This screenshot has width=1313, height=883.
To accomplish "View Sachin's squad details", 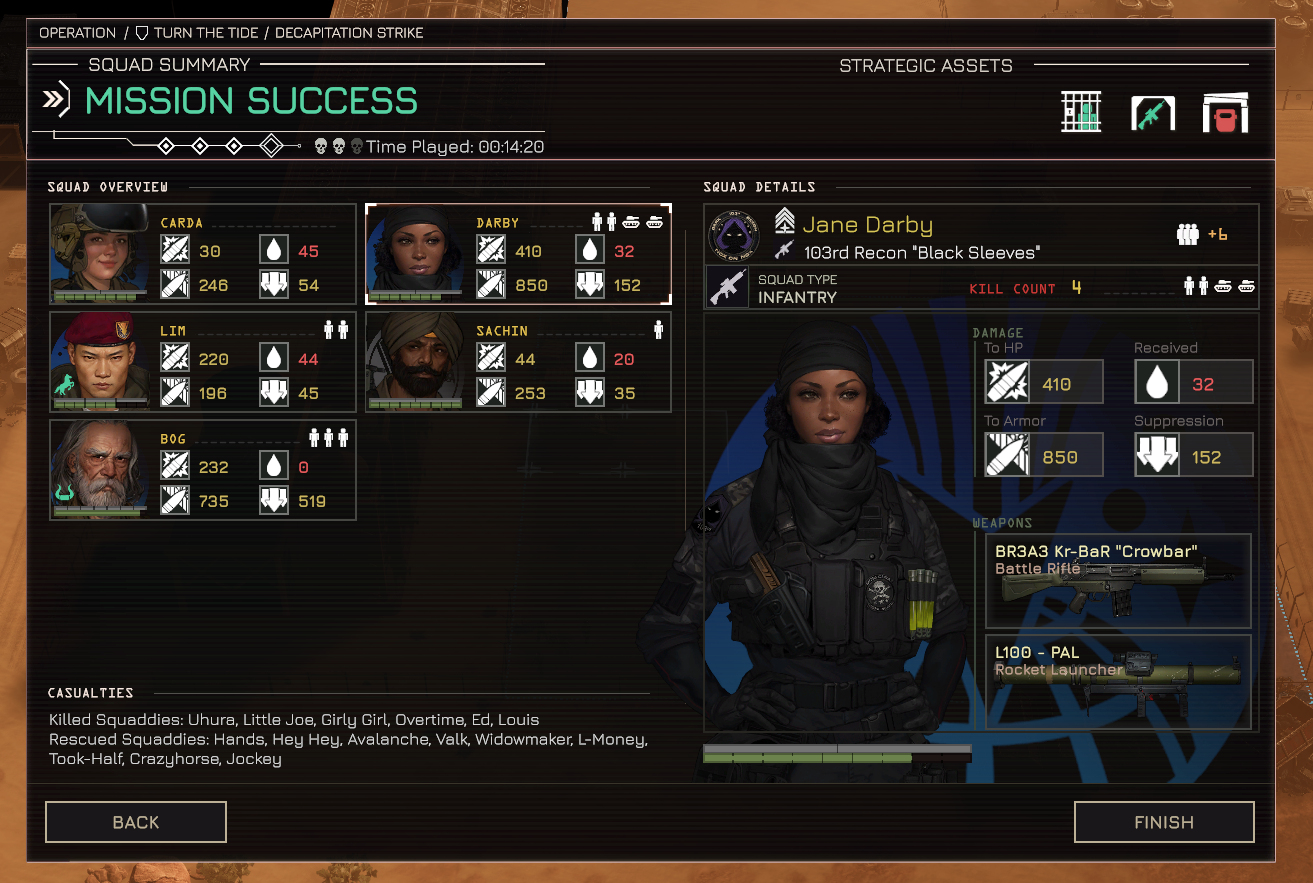I will tap(518, 362).
